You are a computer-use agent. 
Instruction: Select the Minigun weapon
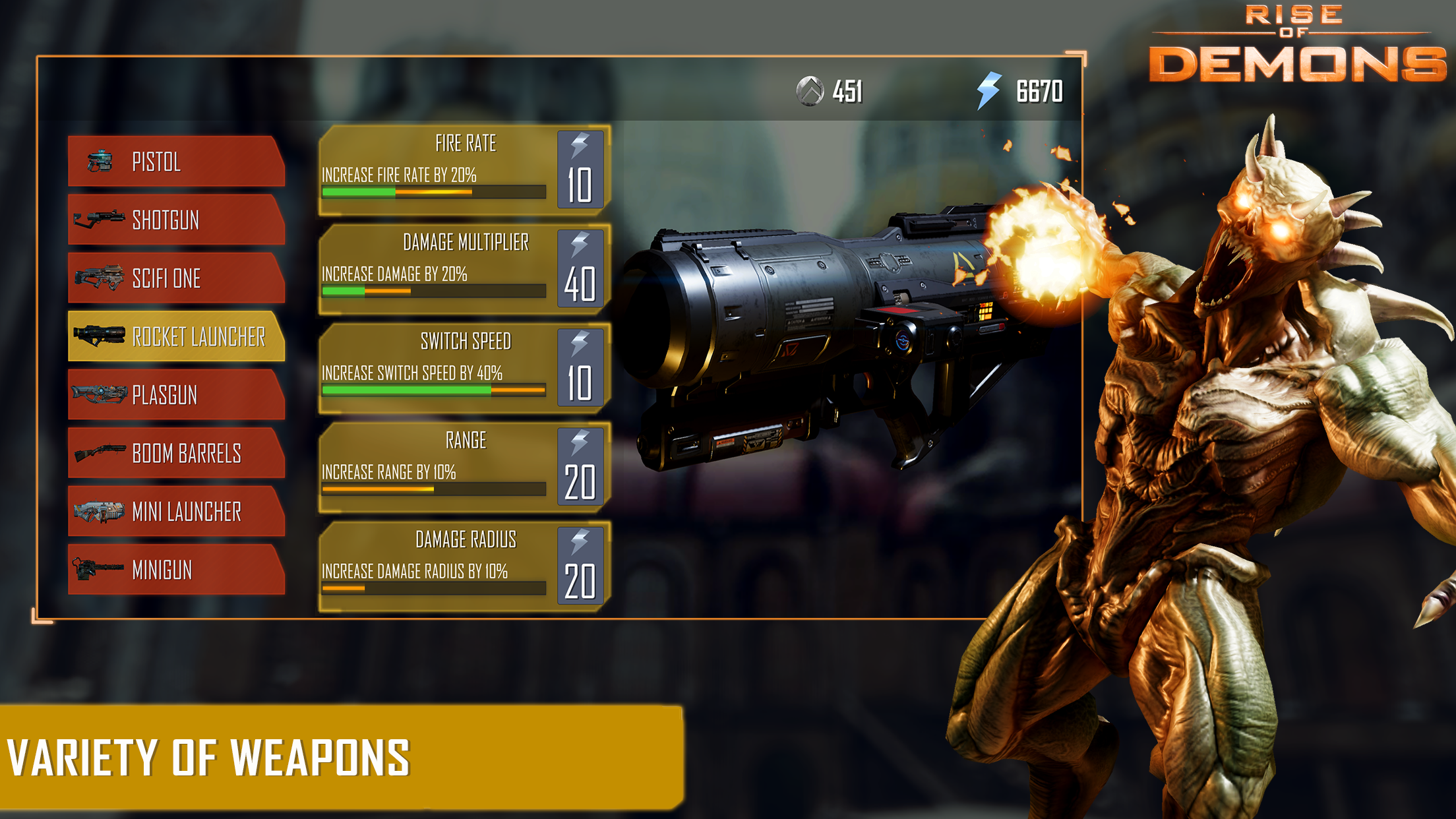pos(176,570)
